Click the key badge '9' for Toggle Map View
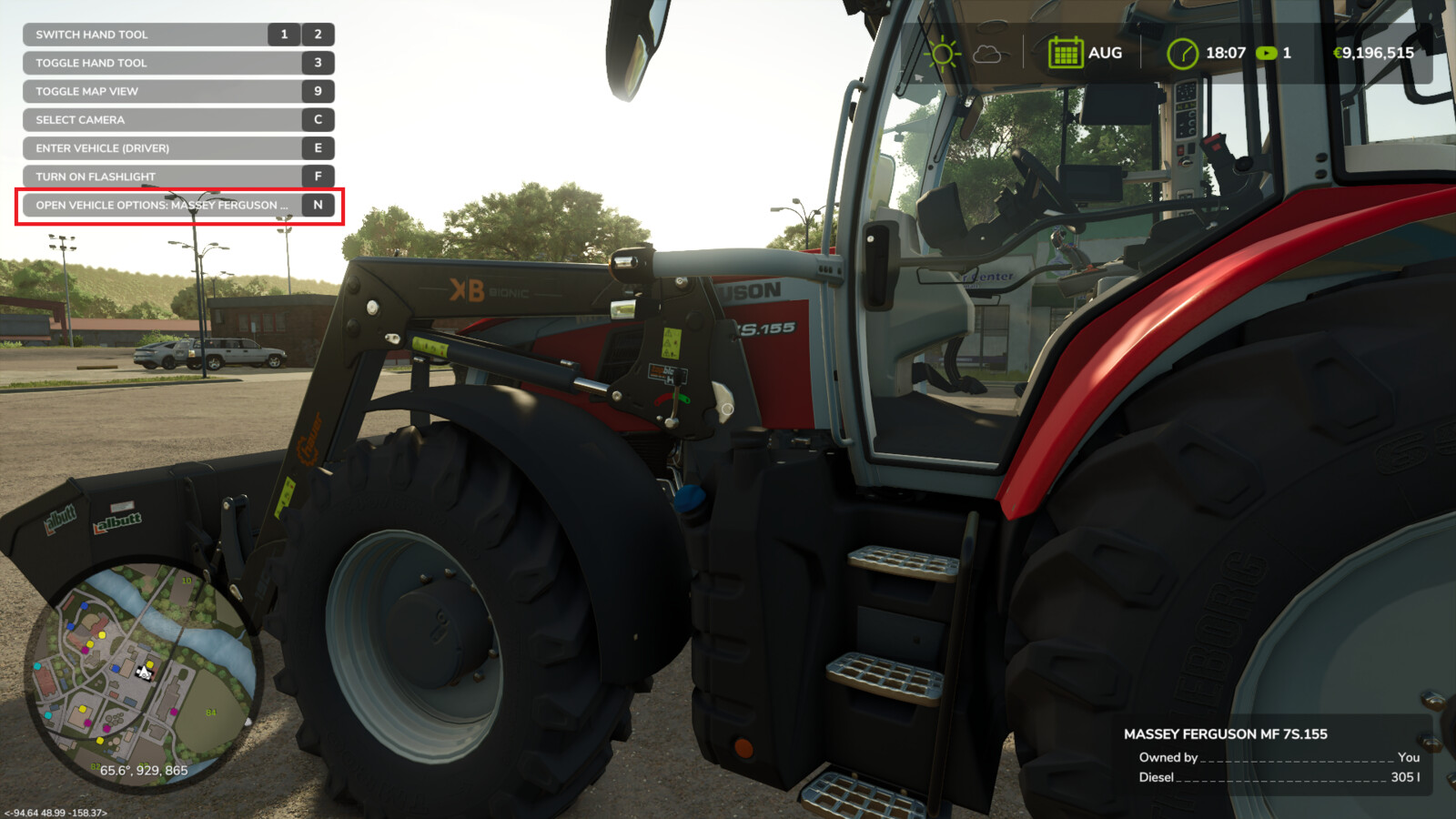The image size is (1456, 819). [317, 91]
